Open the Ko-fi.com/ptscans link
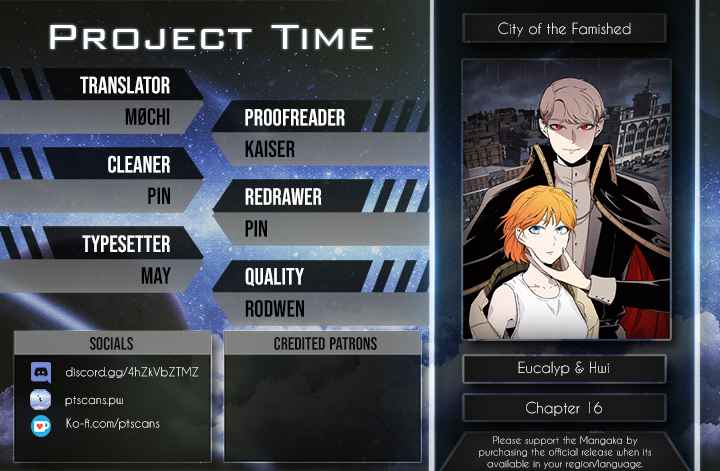The height and width of the screenshot is (471, 720). [x=112, y=423]
